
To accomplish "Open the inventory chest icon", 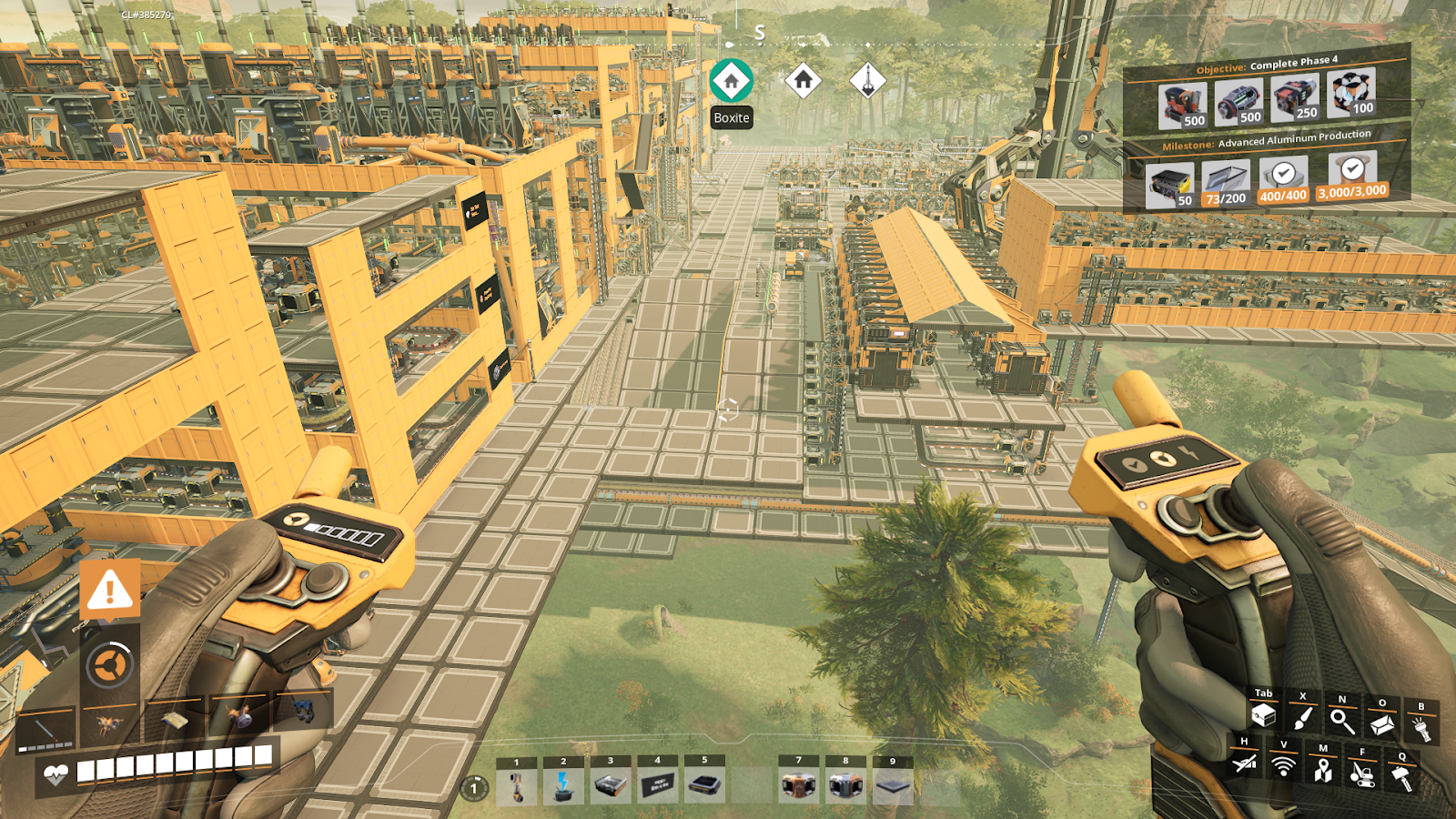I will click(x=1263, y=717).
